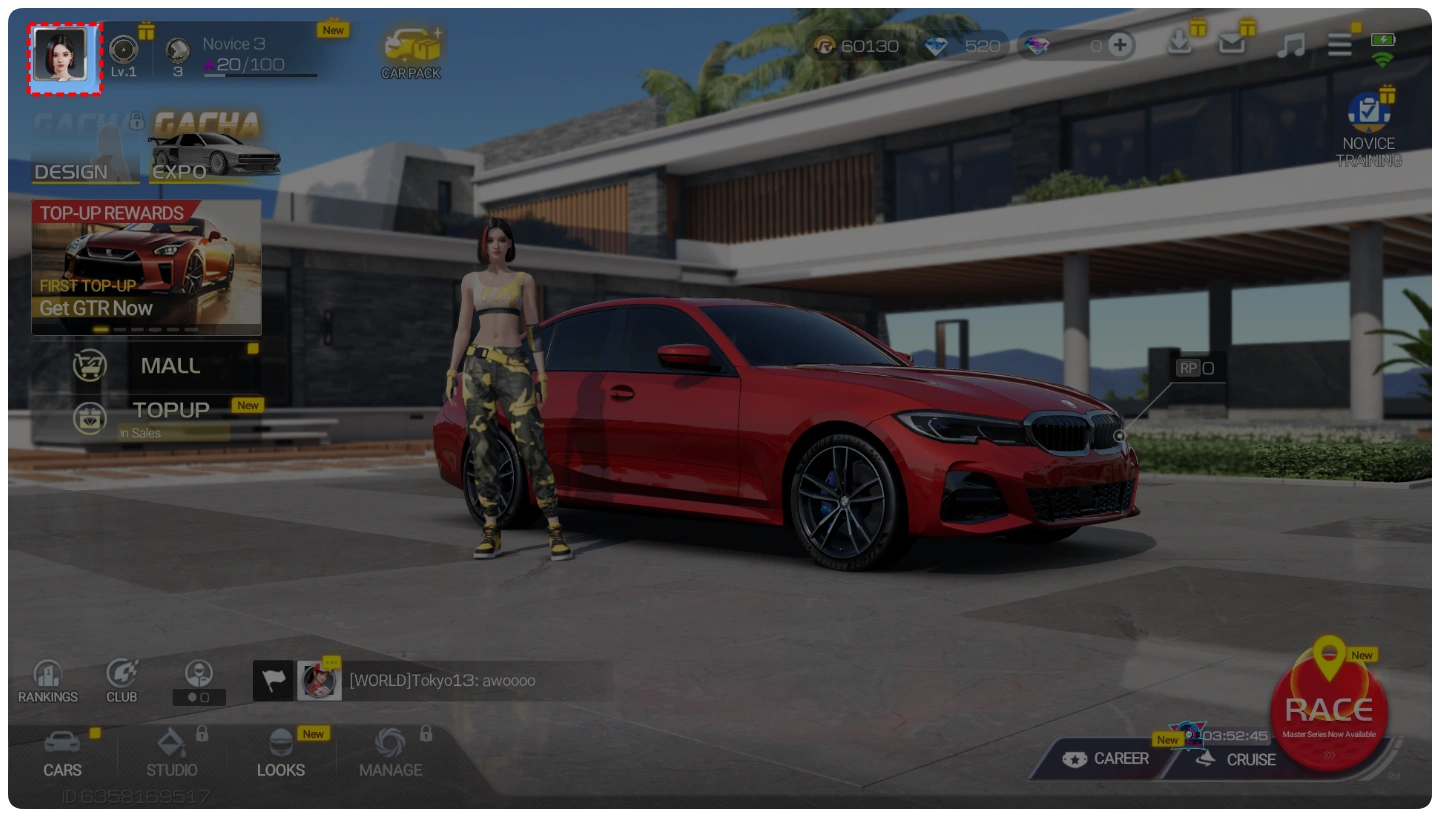The width and height of the screenshot is (1440, 817).
Task: Enter Cruise mode
Action: pos(1238,760)
